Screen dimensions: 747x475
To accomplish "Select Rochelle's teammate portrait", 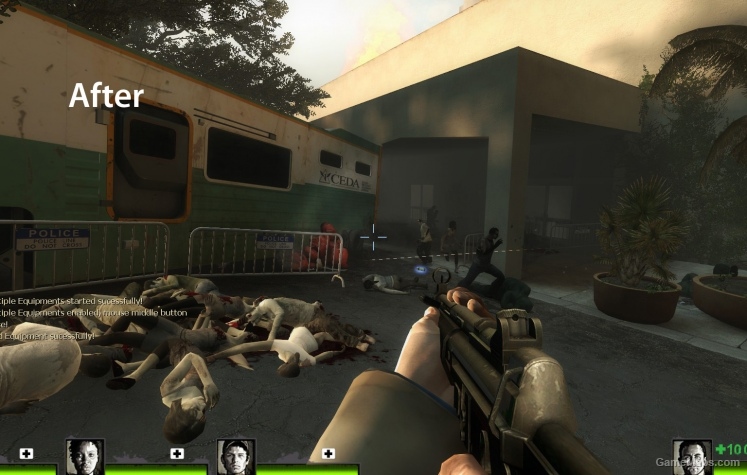I will 86,456.
